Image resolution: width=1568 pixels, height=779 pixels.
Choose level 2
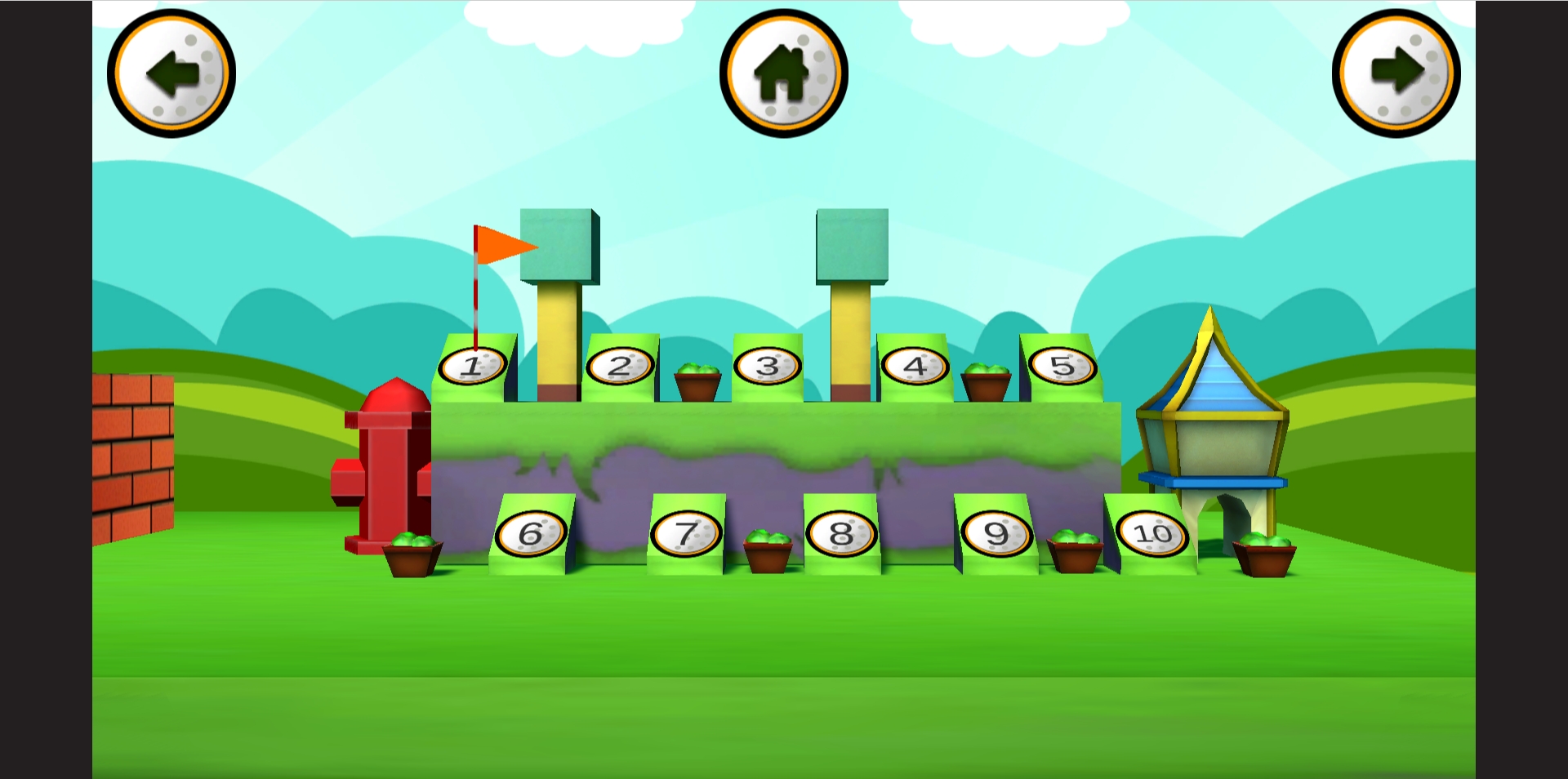[x=620, y=367]
